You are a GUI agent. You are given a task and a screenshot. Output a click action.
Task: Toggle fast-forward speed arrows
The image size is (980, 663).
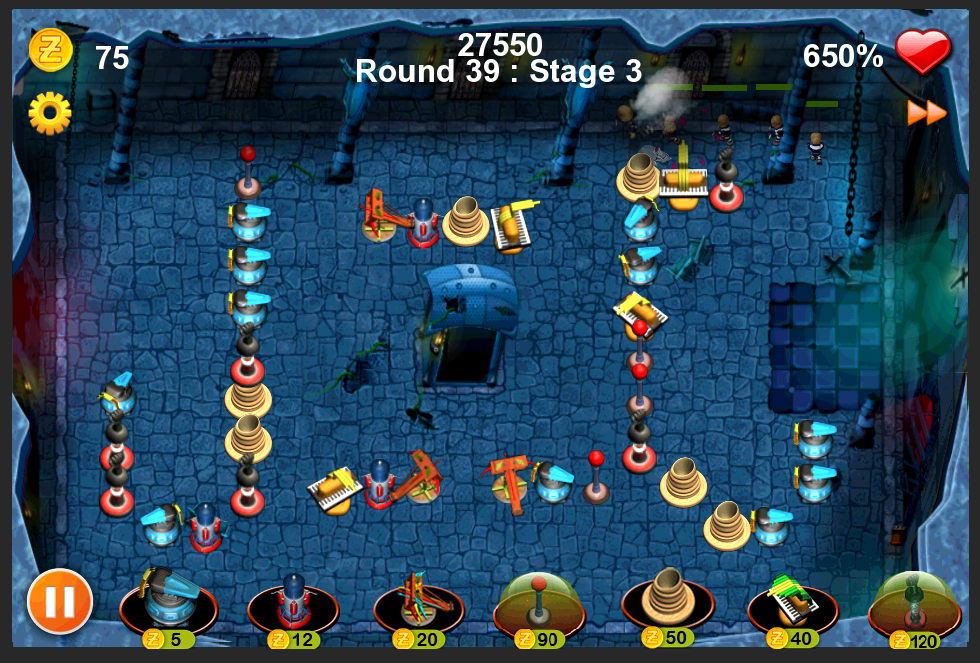pyautogui.click(x=927, y=113)
